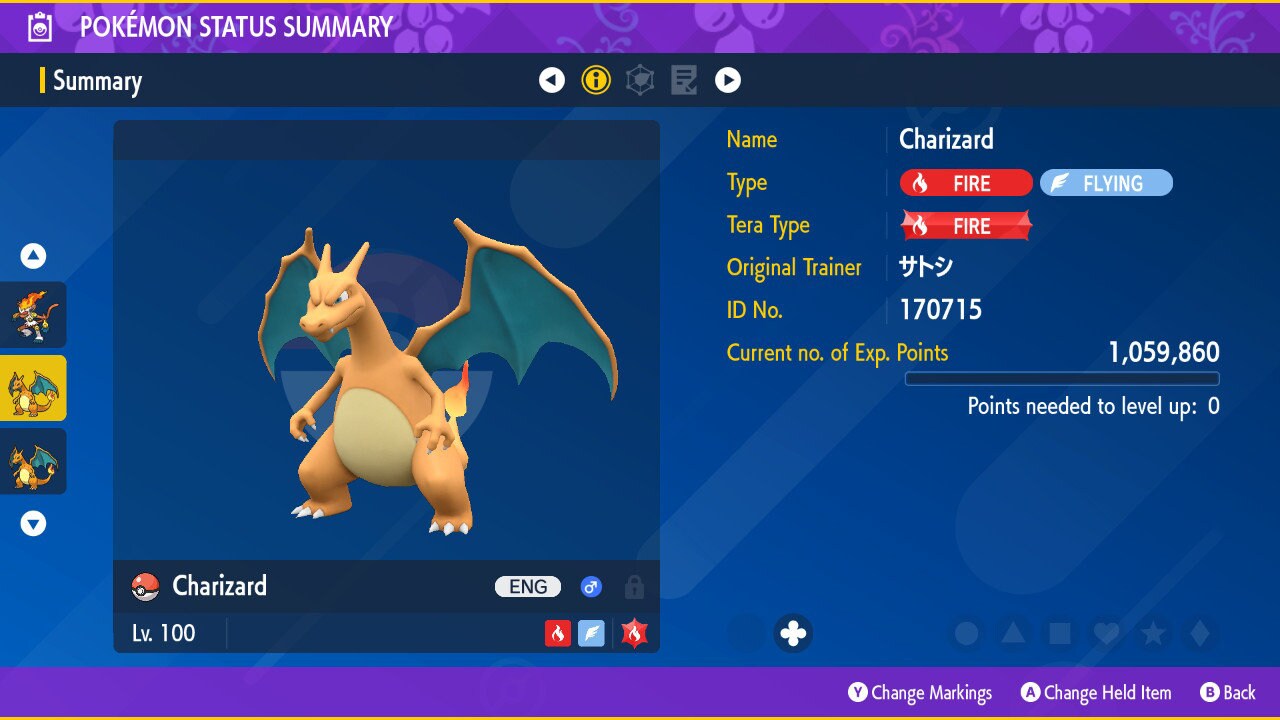Choose Change Held Item

coord(1096,693)
